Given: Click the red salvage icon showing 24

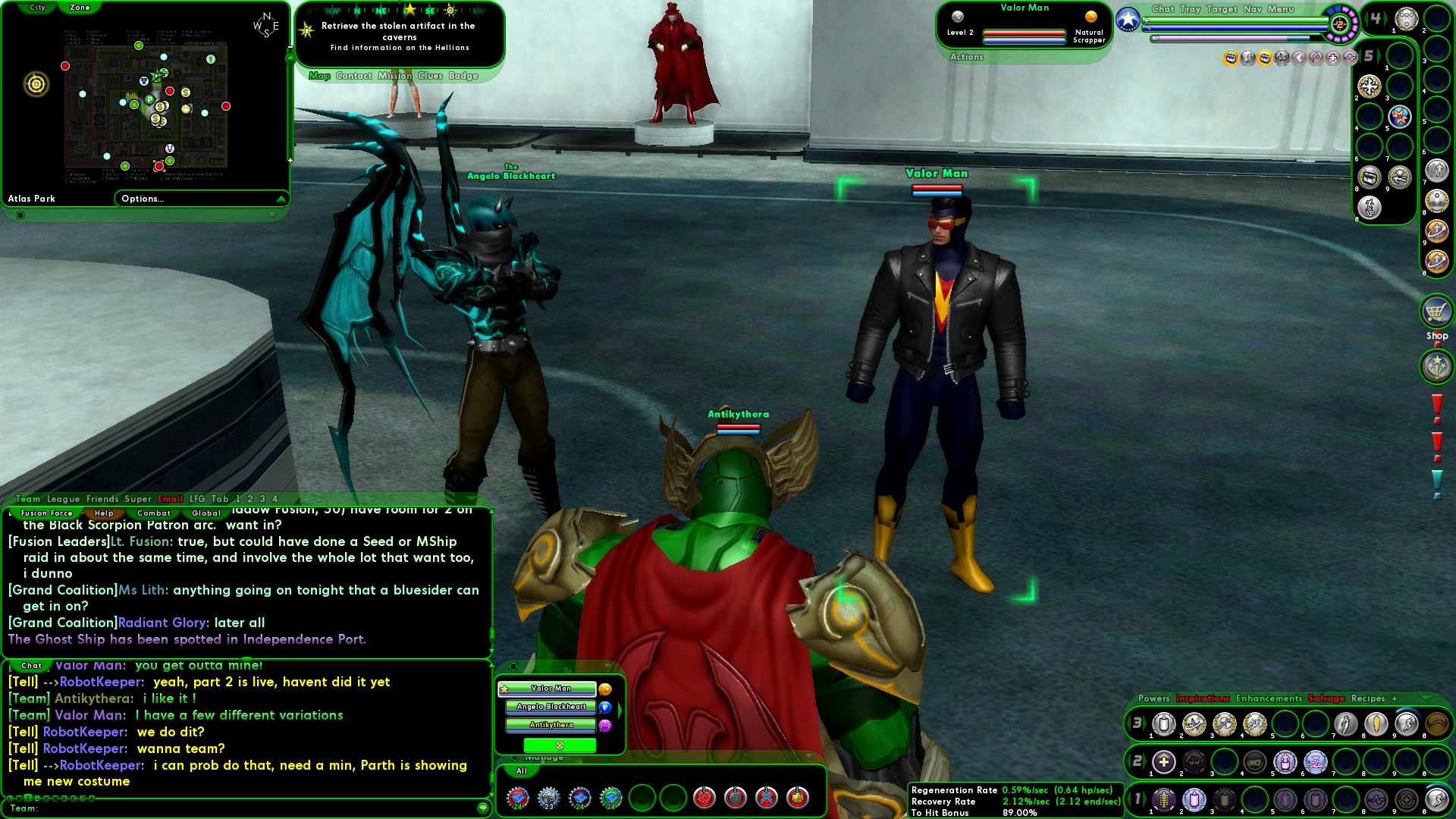Looking at the screenshot, I should (517, 797).
